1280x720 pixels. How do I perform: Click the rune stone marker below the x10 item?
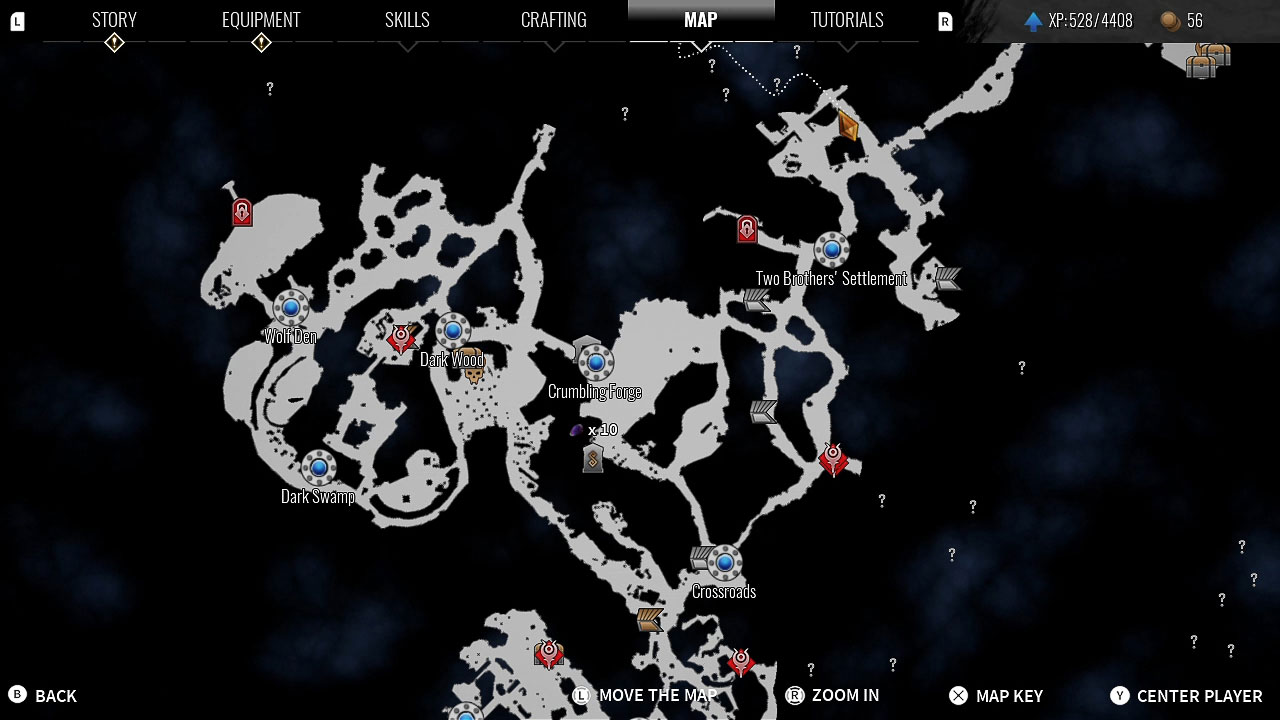point(592,459)
